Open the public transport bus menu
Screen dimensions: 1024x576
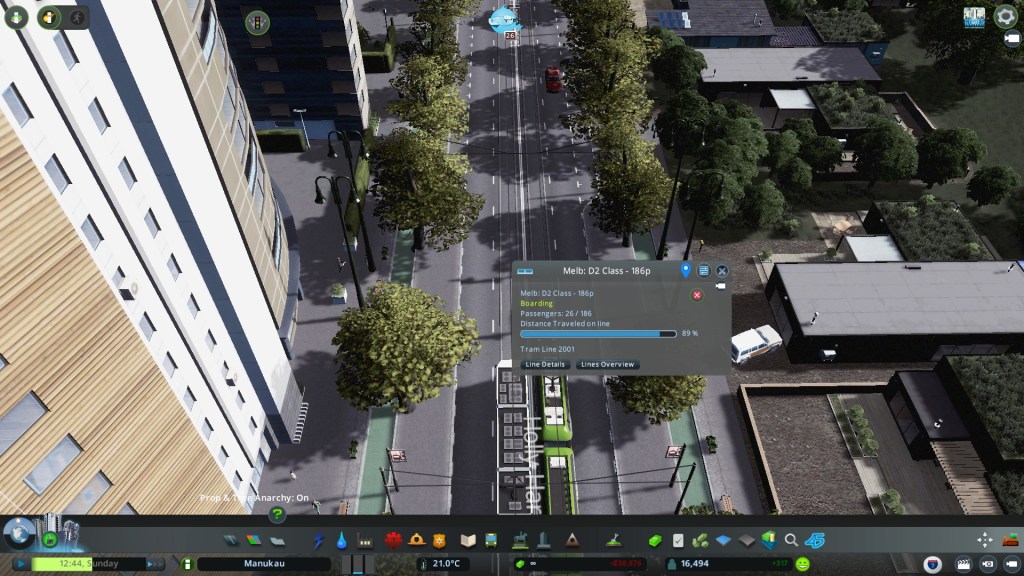(491, 540)
